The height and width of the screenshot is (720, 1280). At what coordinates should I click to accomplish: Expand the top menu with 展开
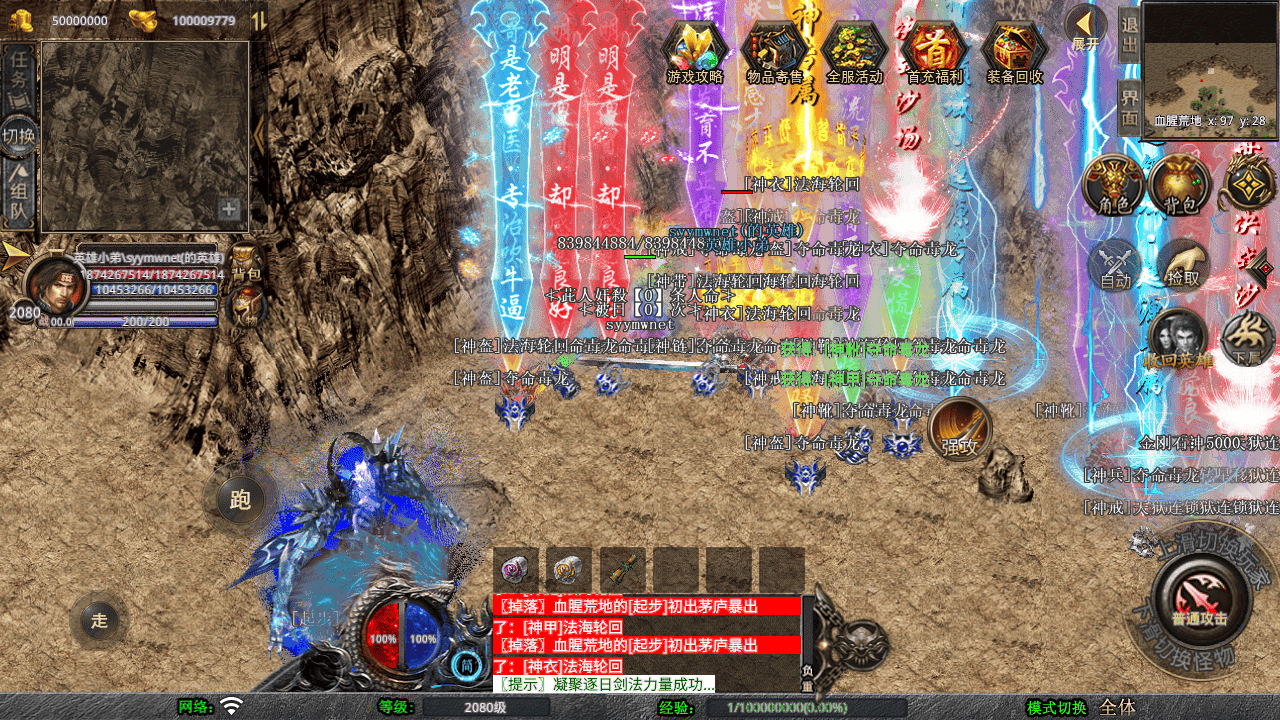[x=1085, y=28]
